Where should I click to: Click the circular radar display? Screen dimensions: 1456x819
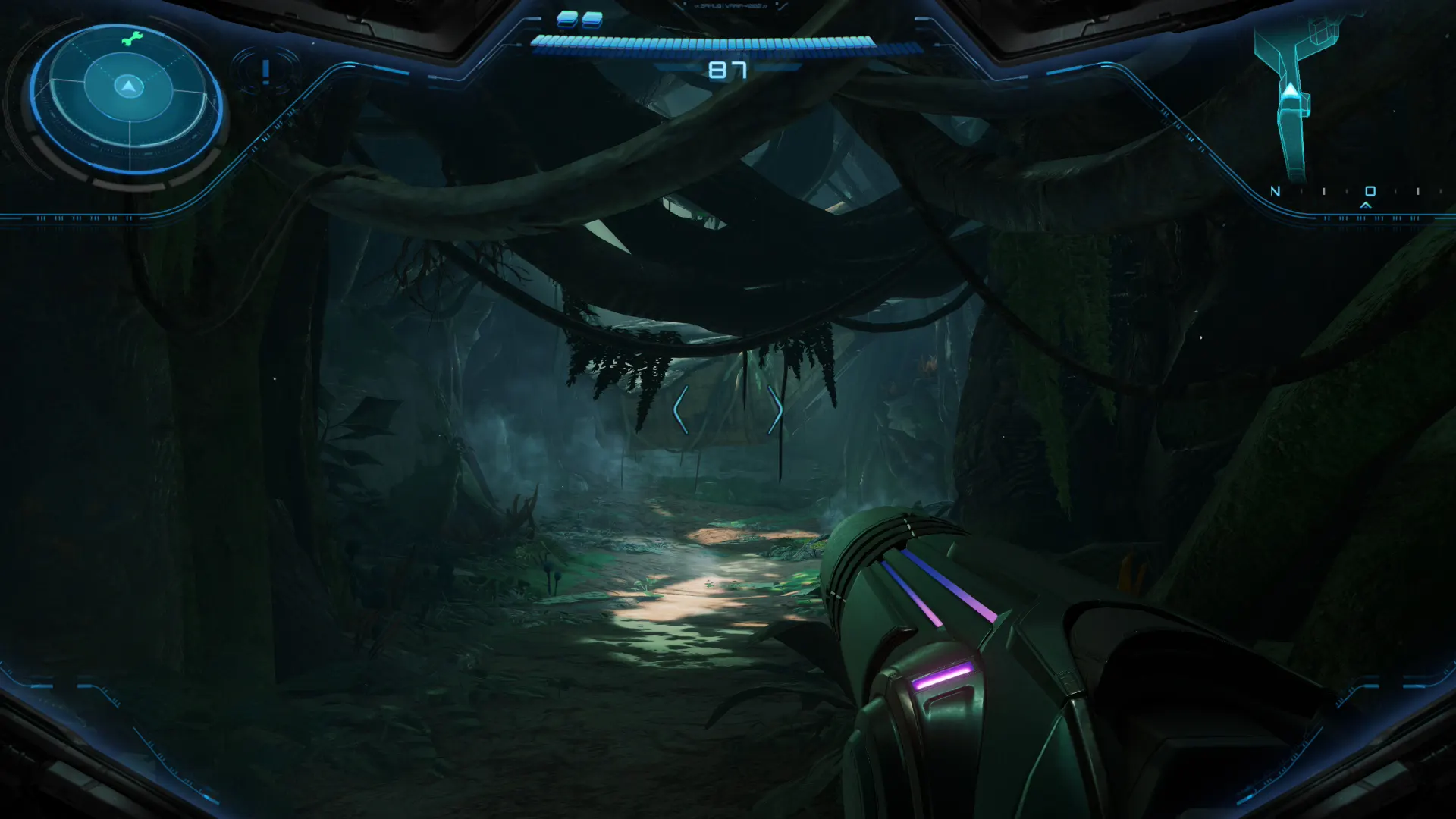[127, 99]
